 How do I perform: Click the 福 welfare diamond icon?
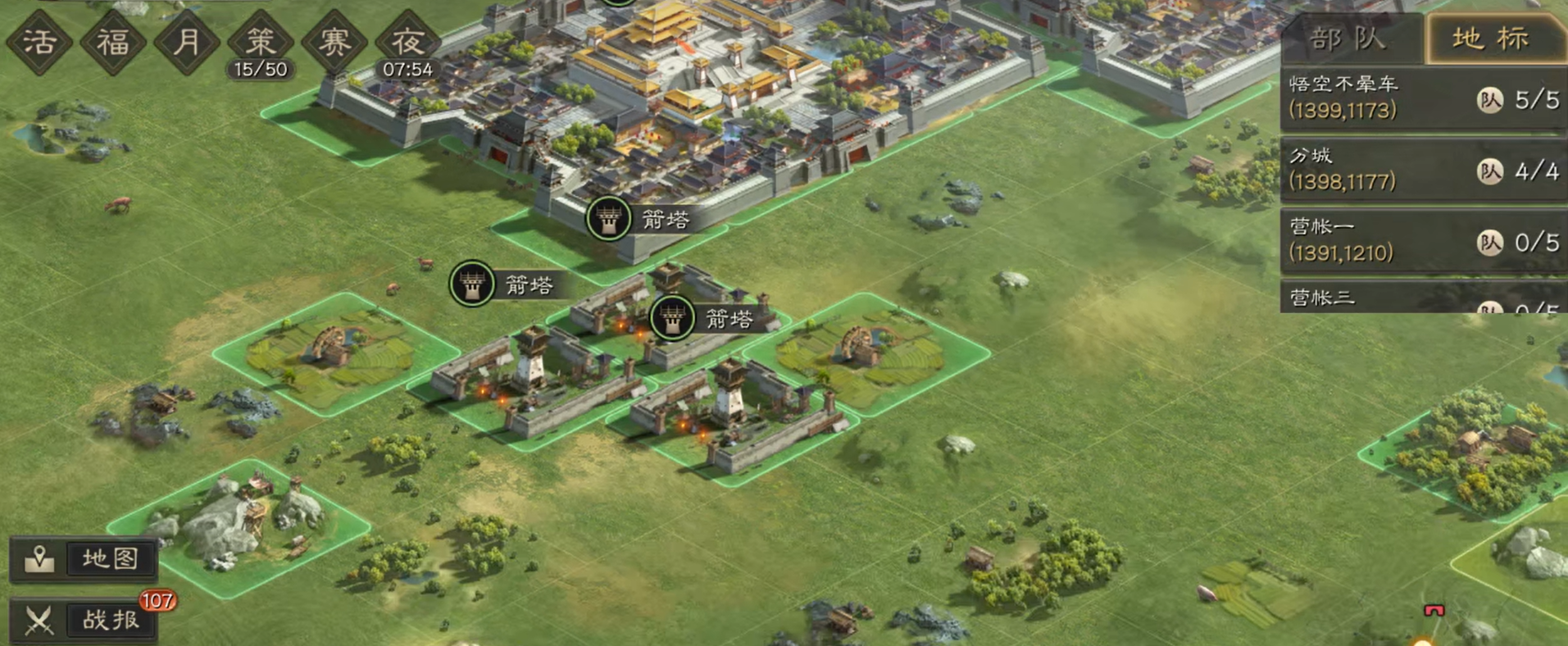(113, 41)
